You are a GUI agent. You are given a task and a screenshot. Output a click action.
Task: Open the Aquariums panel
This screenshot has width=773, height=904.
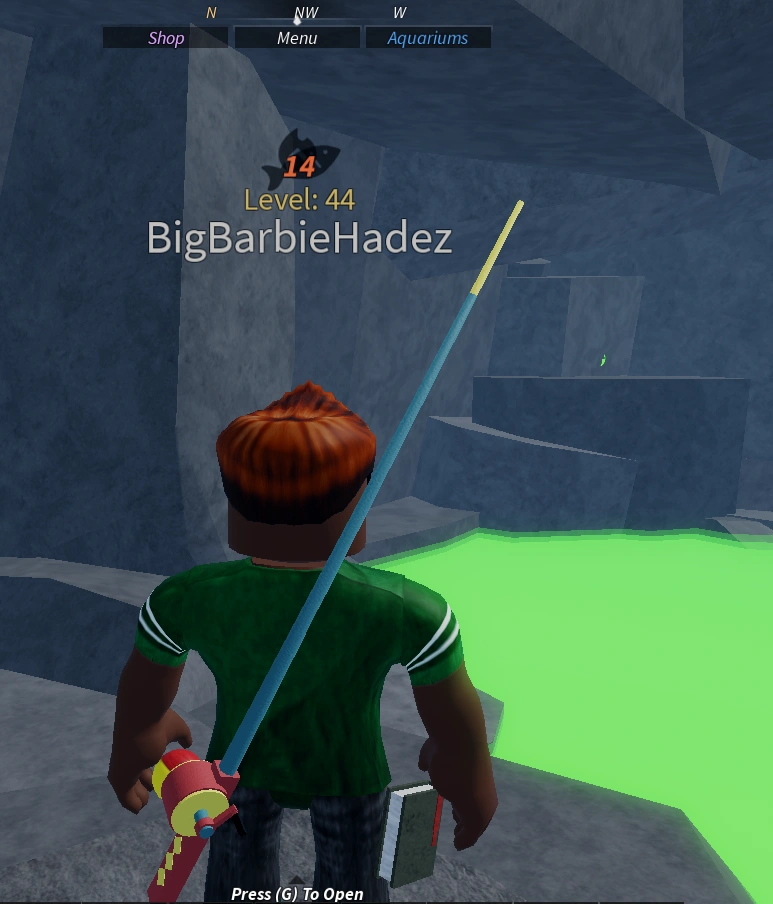[428, 38]
